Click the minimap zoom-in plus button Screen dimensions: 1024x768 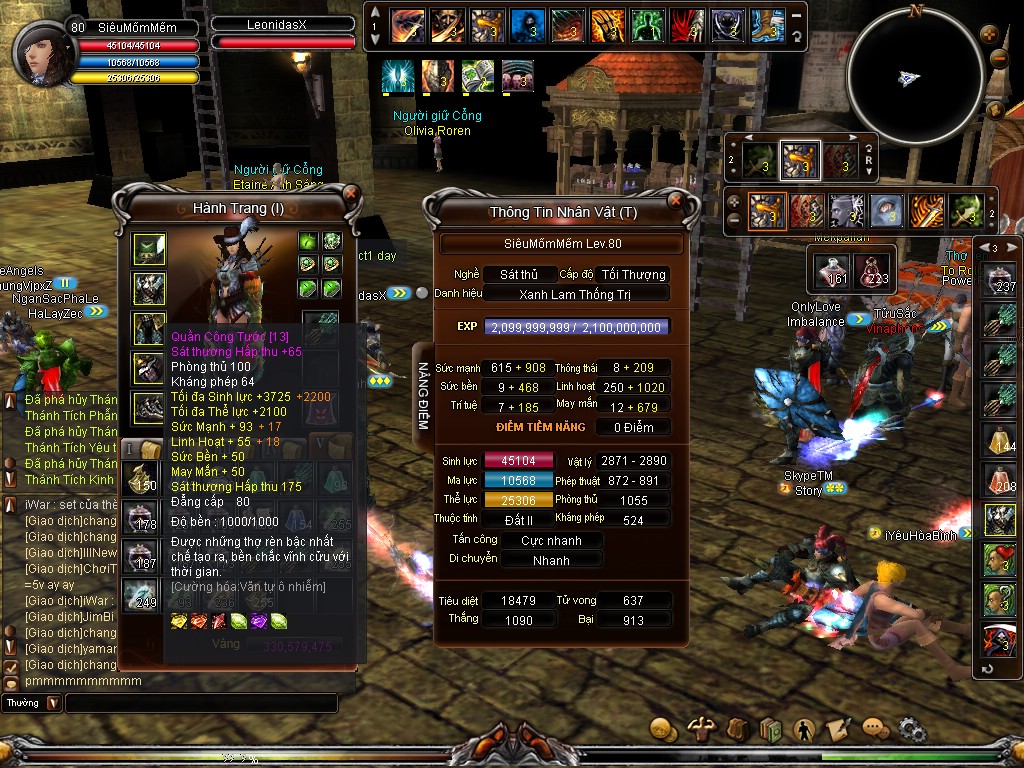tap(991, 33)
